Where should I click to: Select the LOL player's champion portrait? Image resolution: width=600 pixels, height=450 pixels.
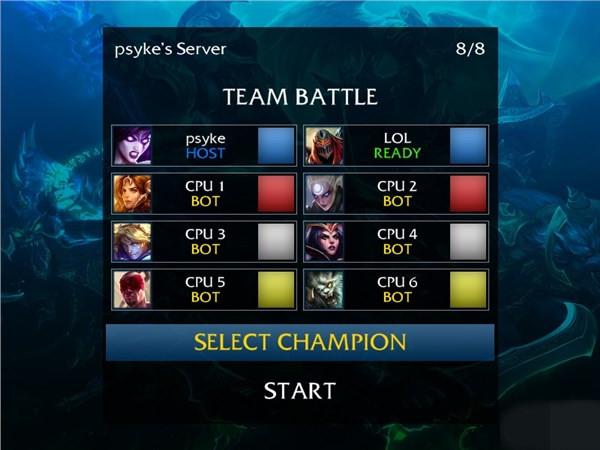coord(322,145)
